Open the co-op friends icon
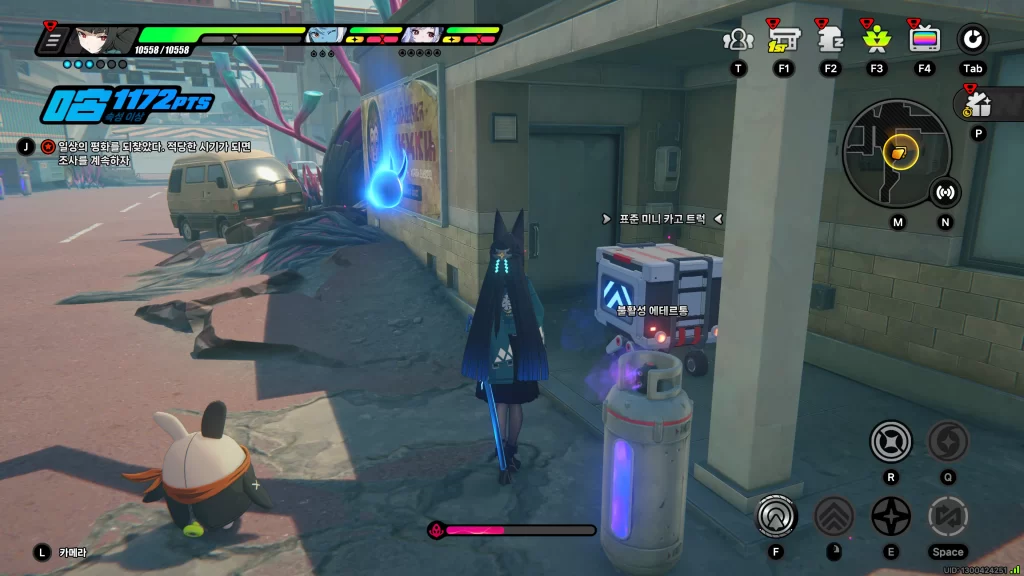Screen dimensions: 1024x576 [738, 40]
